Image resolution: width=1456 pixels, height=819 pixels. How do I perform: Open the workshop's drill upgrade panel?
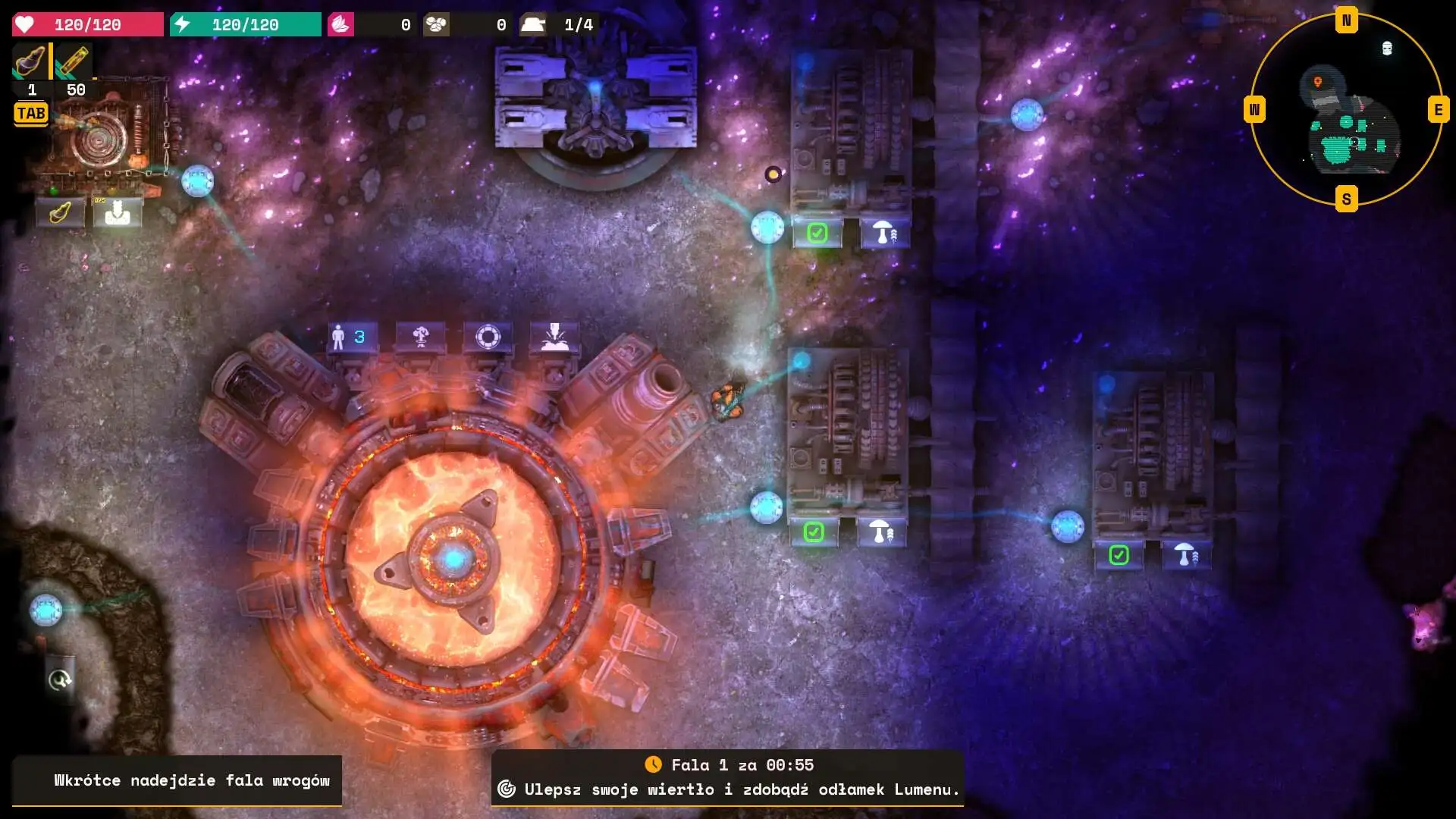point(60,213)
